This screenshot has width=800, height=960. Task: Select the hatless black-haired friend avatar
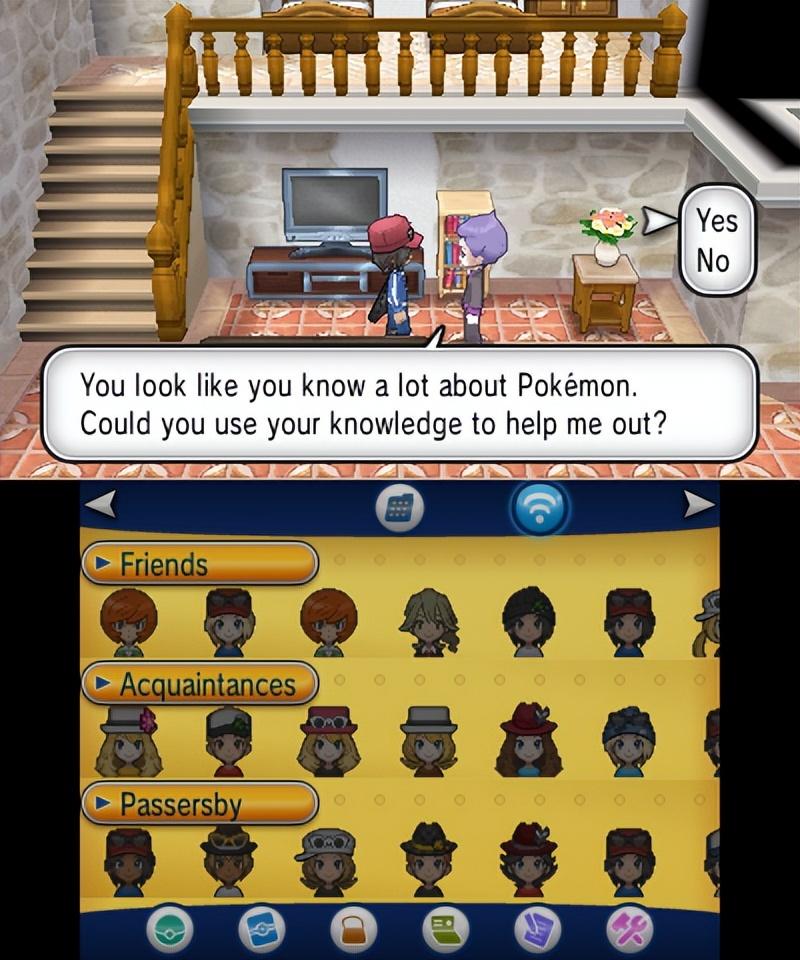(x=529, y=621)
